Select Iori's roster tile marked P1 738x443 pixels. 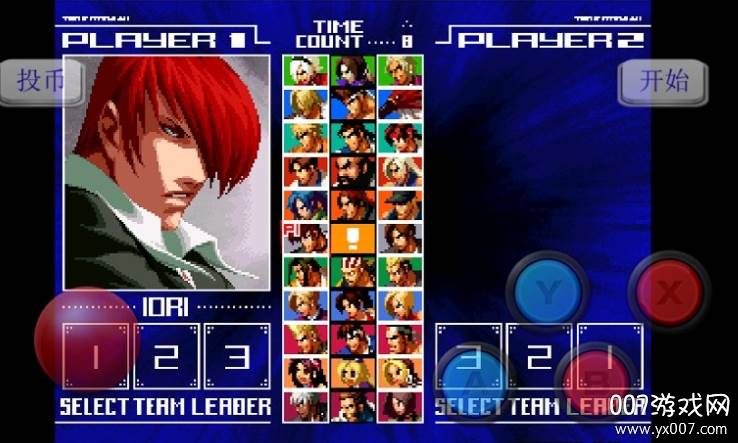[306, 238]
